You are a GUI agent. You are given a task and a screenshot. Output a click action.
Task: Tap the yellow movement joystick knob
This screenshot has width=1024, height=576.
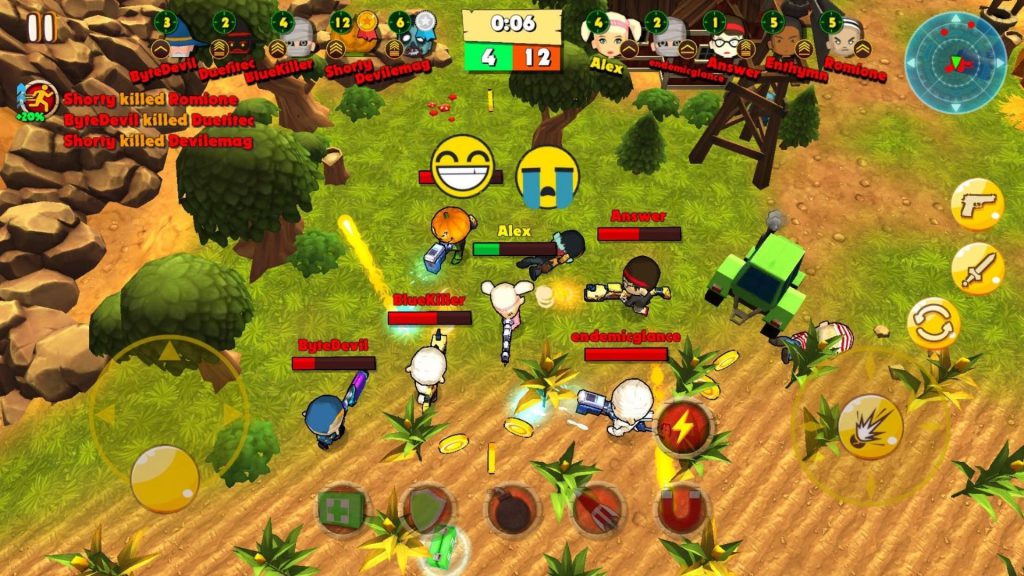(165, 478)
